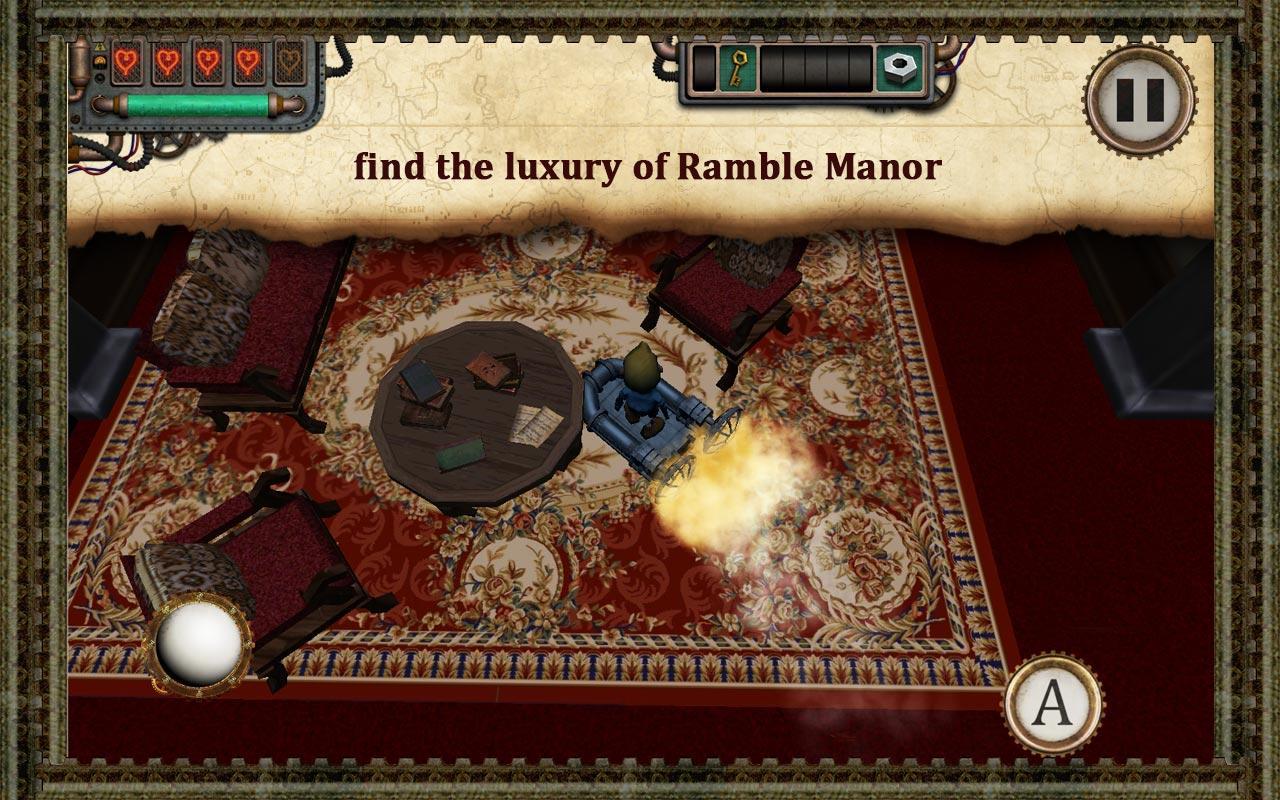Click the empty inventory slot left of the key
This screenshot has width=1280, height=800.
point(704,68)
